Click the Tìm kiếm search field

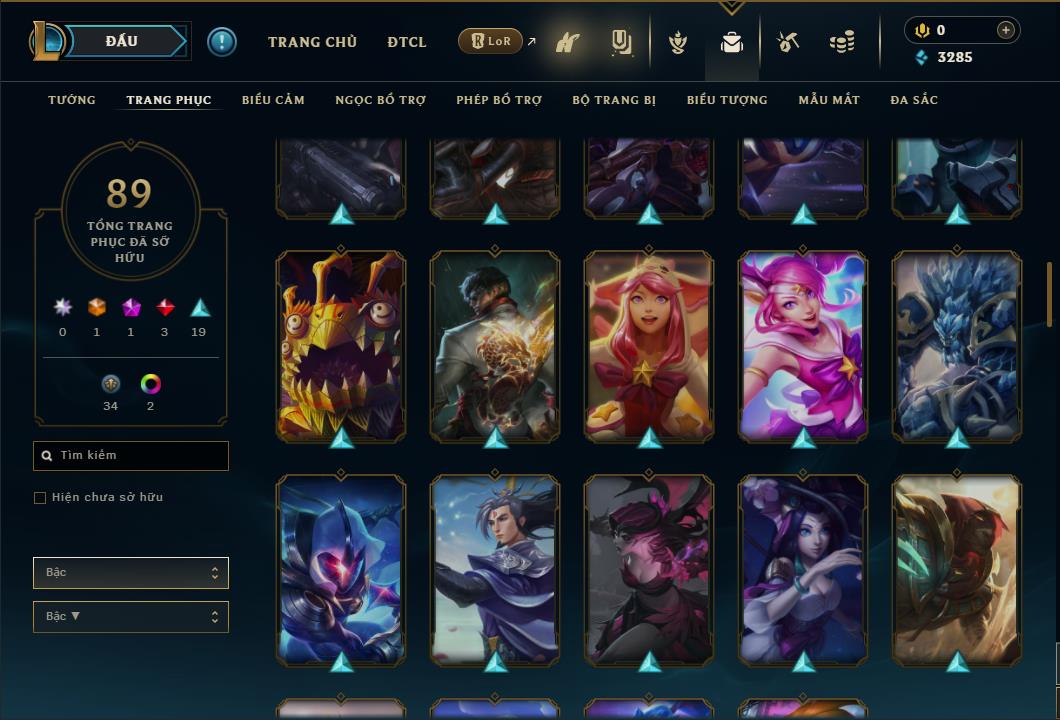[x=131, y=456]
